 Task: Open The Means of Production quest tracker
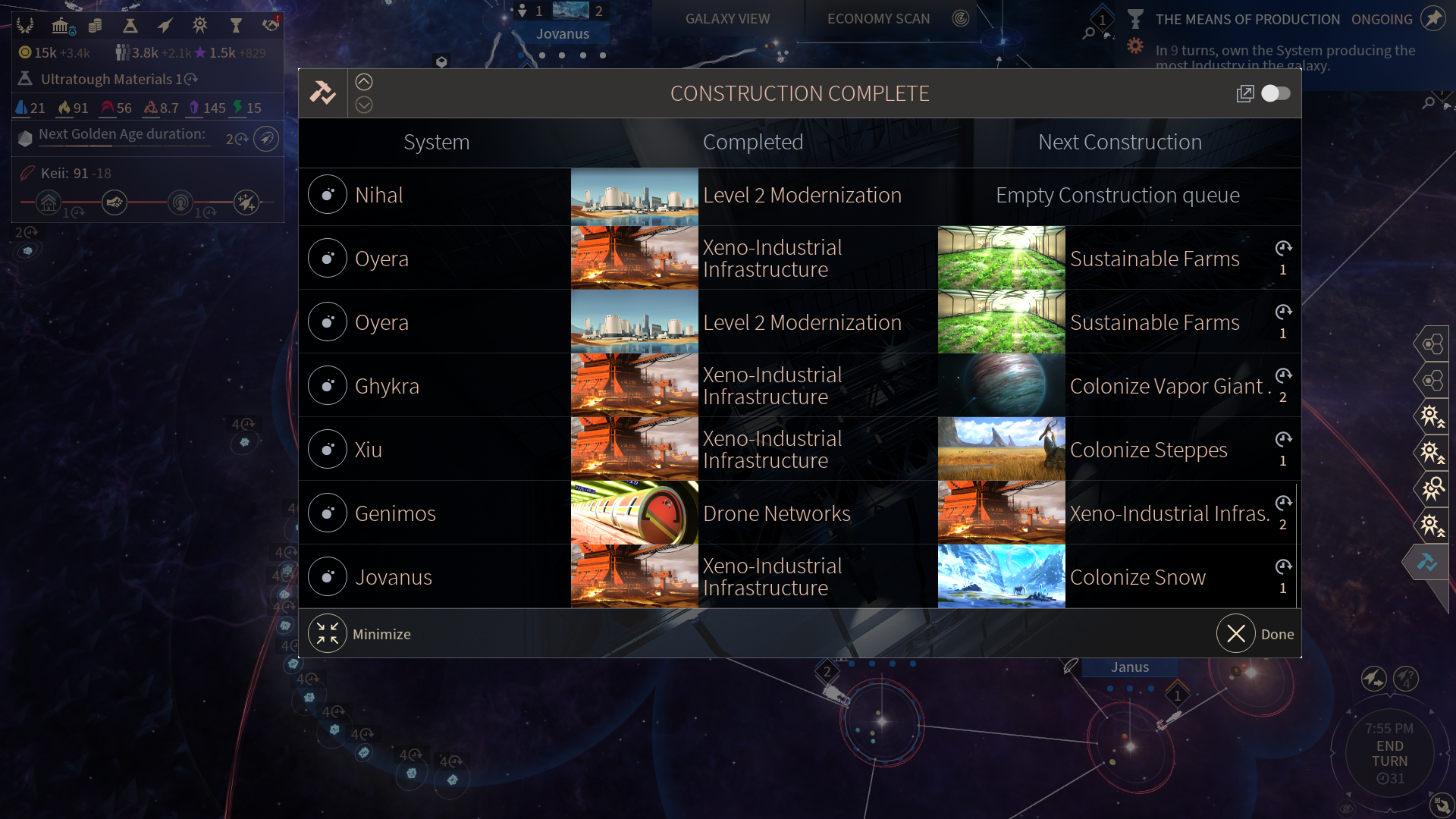pos(1247,20)
